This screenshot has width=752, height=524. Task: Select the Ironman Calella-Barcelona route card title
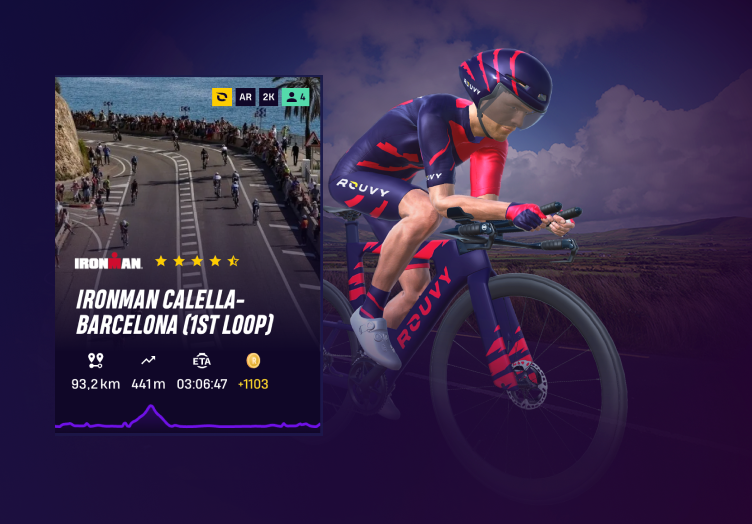pos(175,312)
